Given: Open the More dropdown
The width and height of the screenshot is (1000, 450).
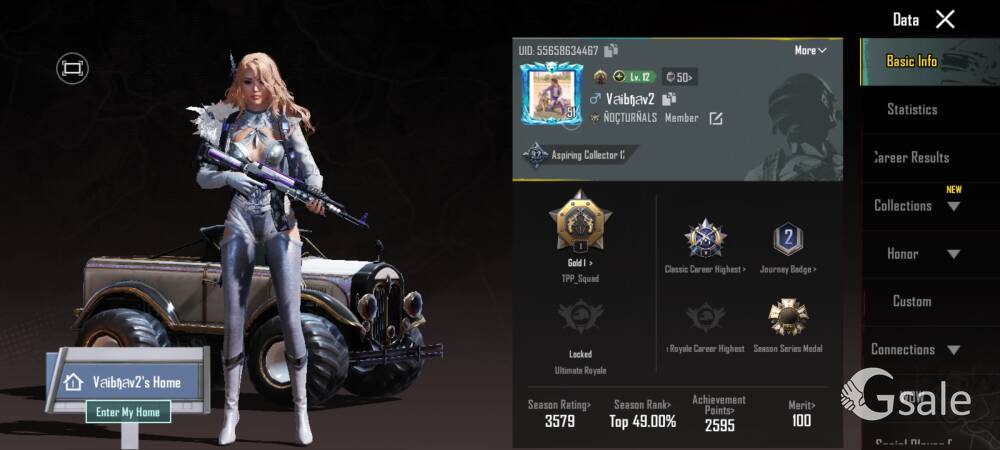Looking at the screenshot, I should pos(810,50).
